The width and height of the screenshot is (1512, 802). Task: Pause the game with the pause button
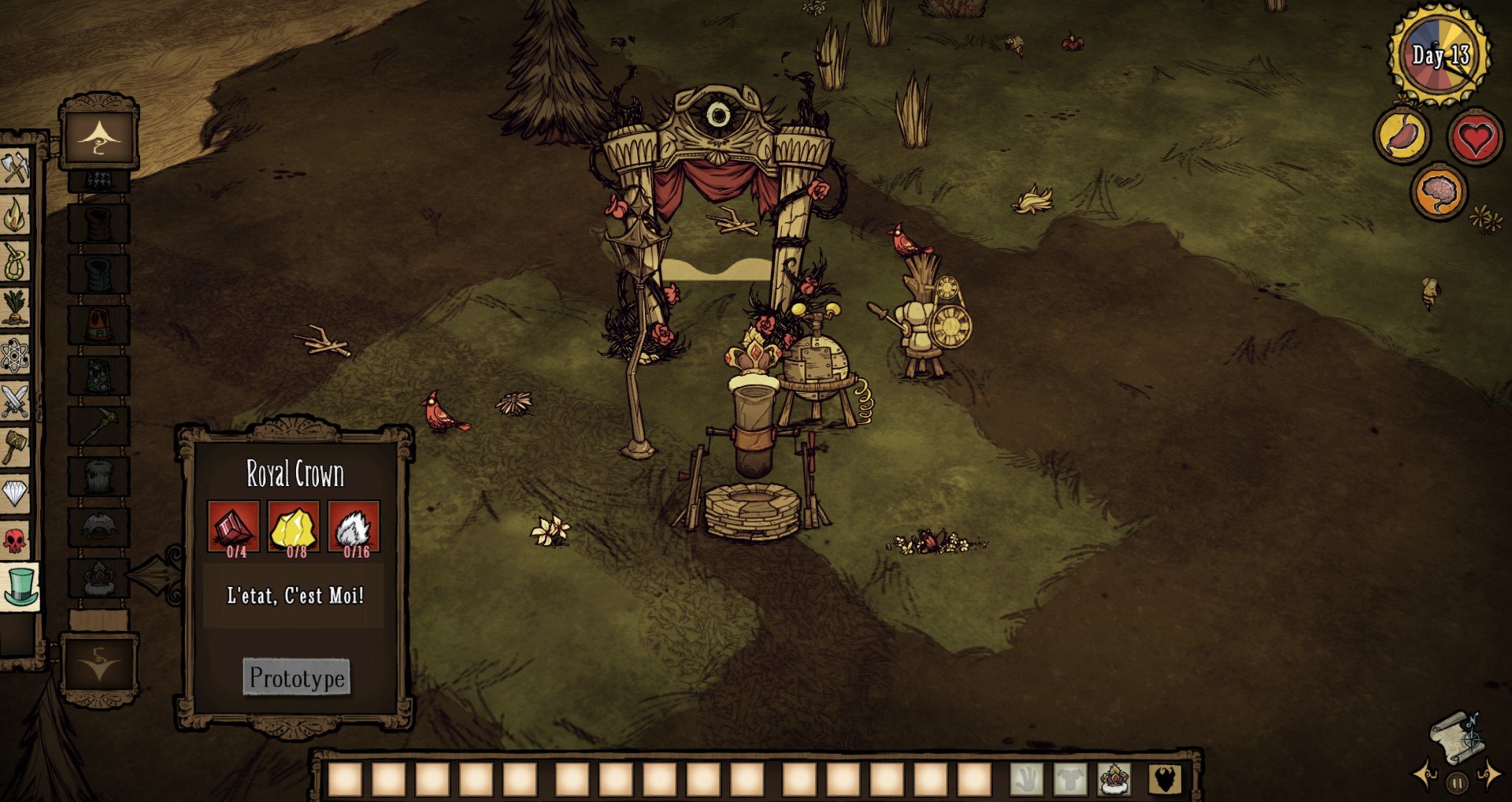tap(1457, 783)
